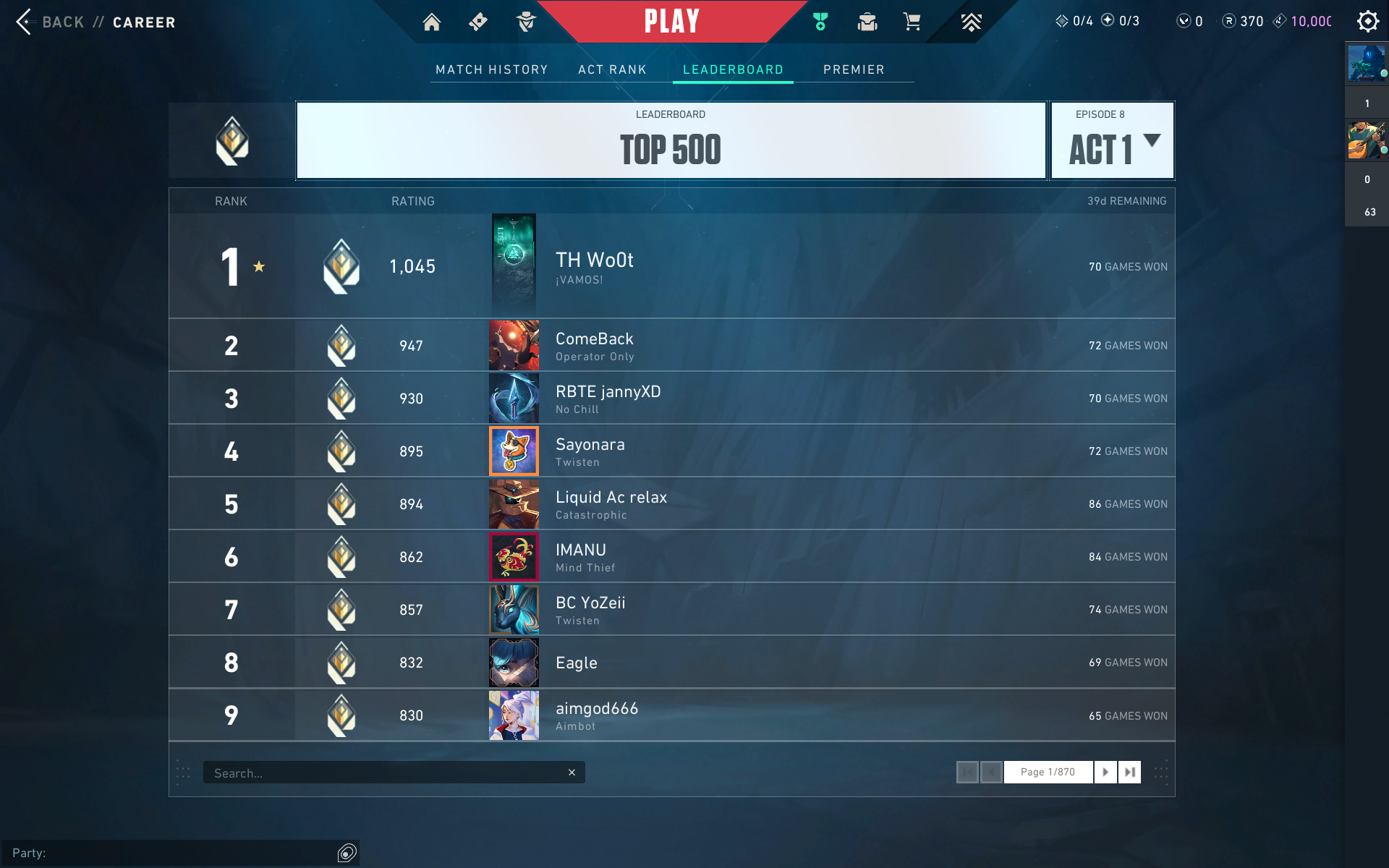Switch to the Match History tab
1389x868 pixels.
pos(492,69)
